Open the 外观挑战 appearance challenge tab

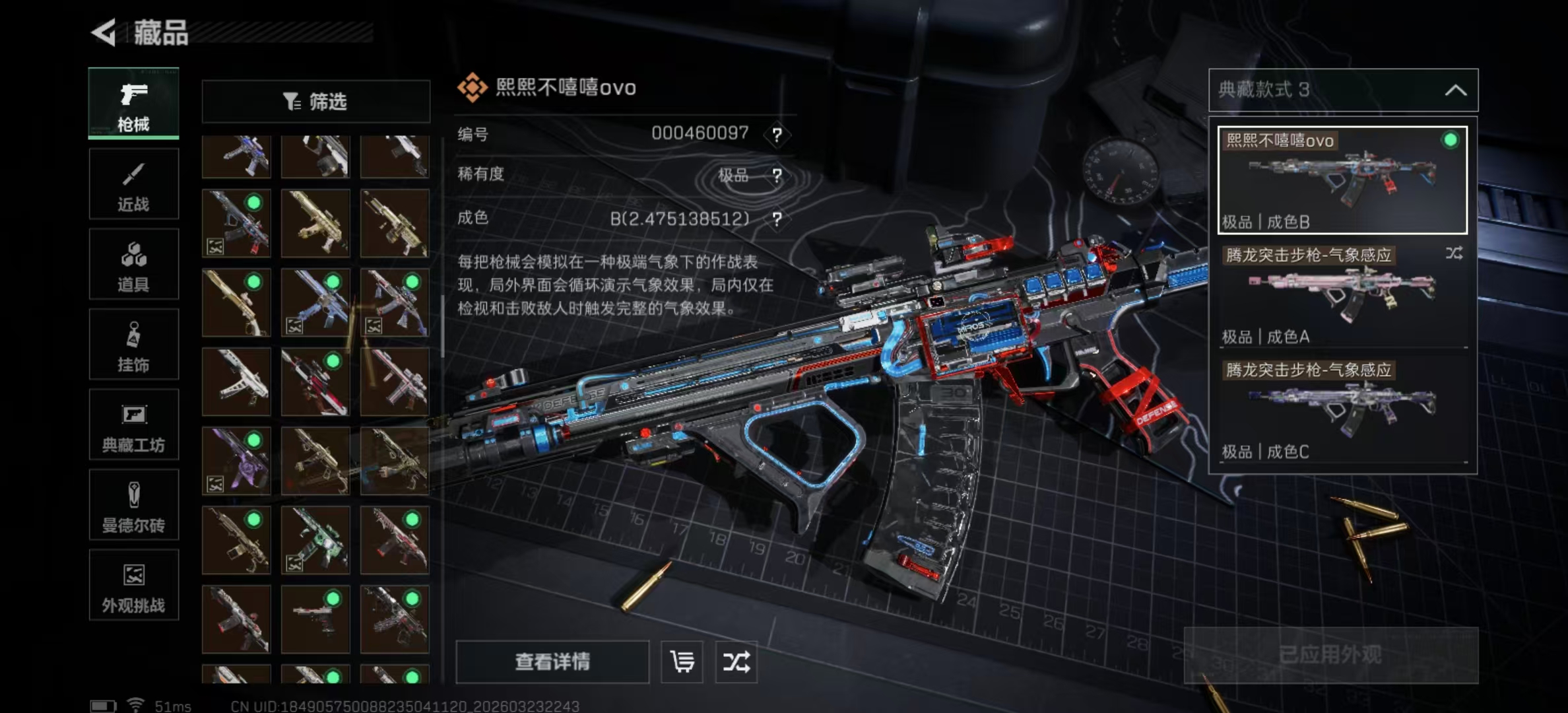(133, 586)
